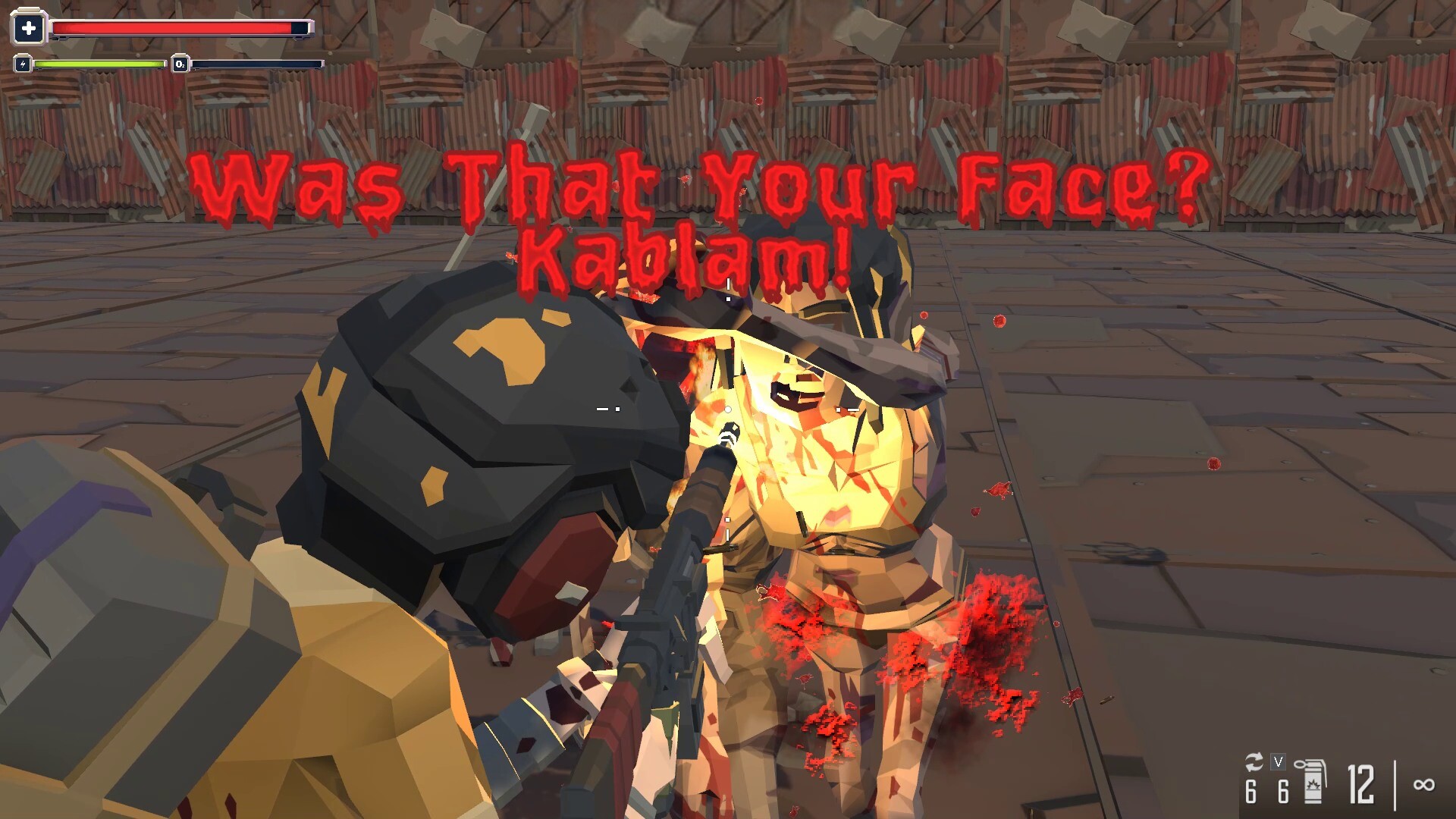The height and width of the screenshot is (819, 1456).
Task: Click the oxygen O2 bar frame
Action: point(258,64)
